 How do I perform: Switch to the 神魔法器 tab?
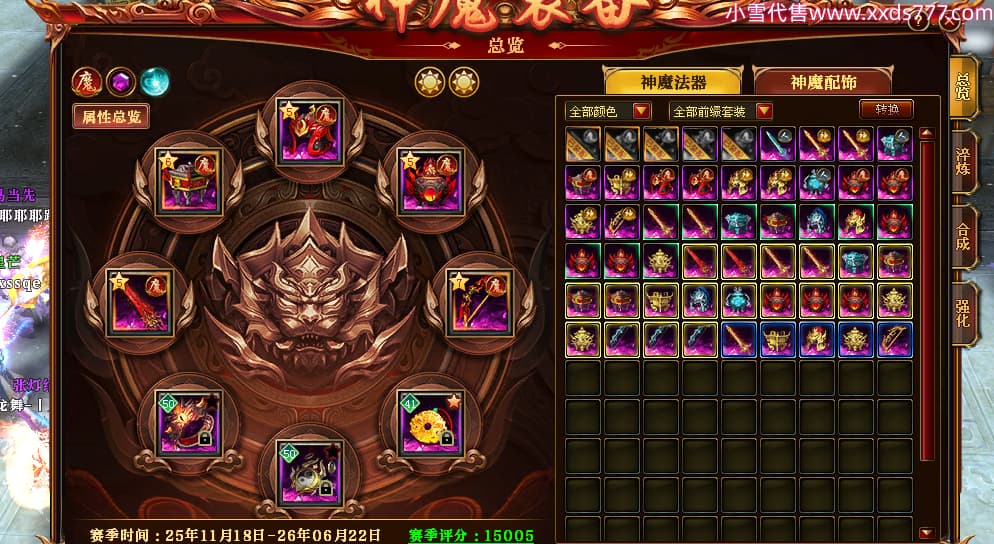click(672, 82)
